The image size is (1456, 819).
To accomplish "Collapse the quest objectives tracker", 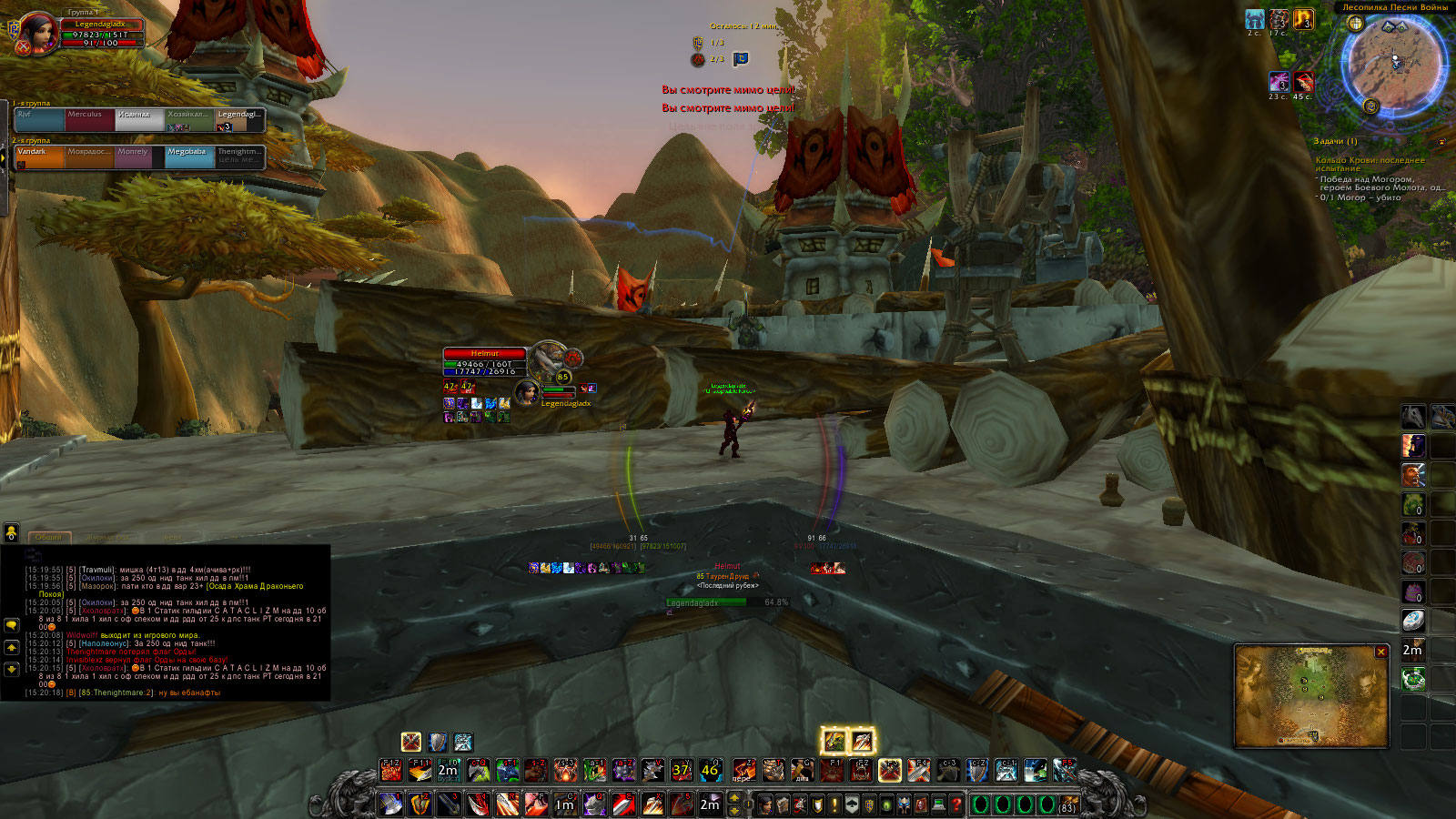I will [x=1441, y=142].
